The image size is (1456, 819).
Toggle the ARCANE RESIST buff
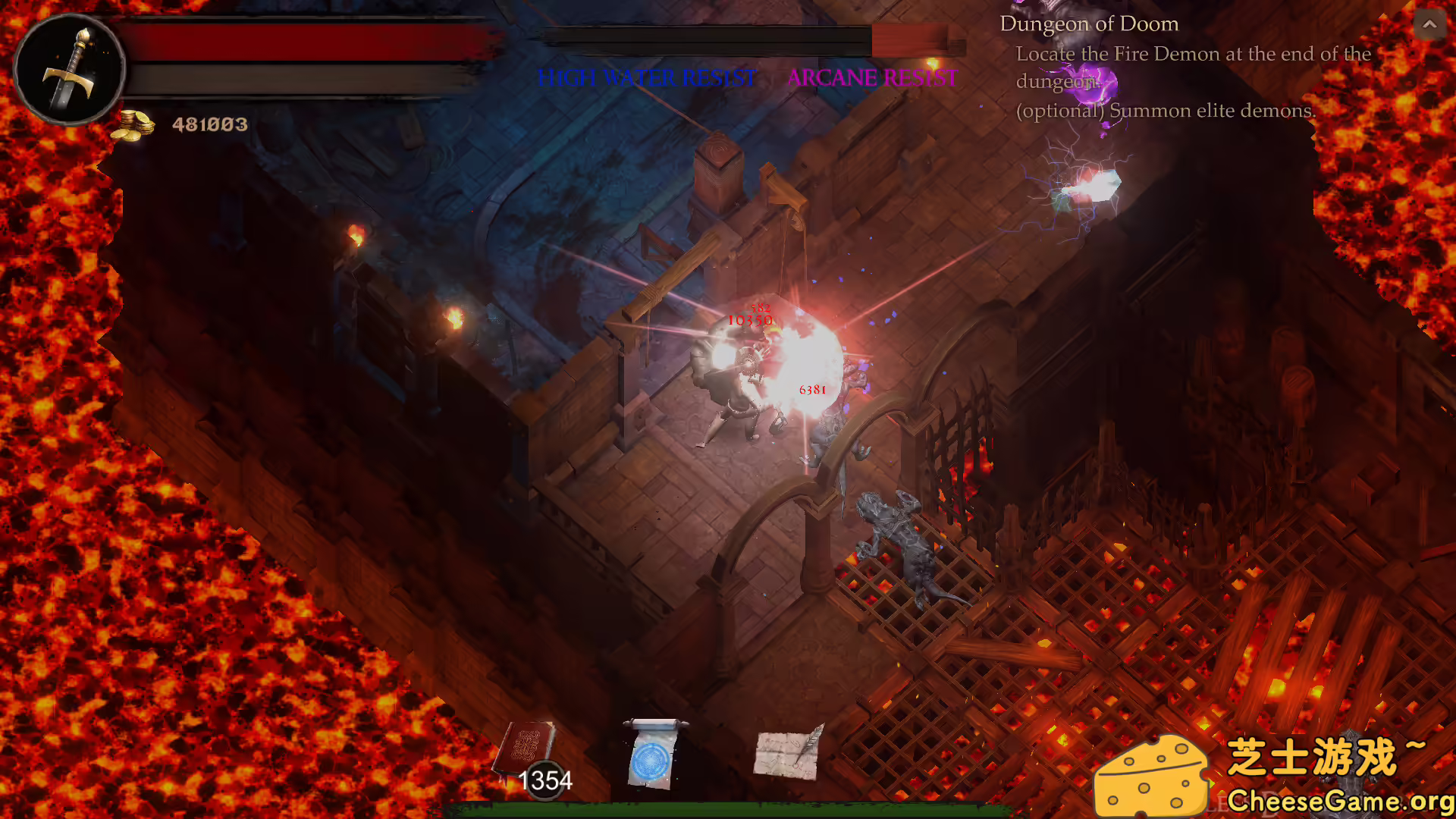(x=871, y=77)
